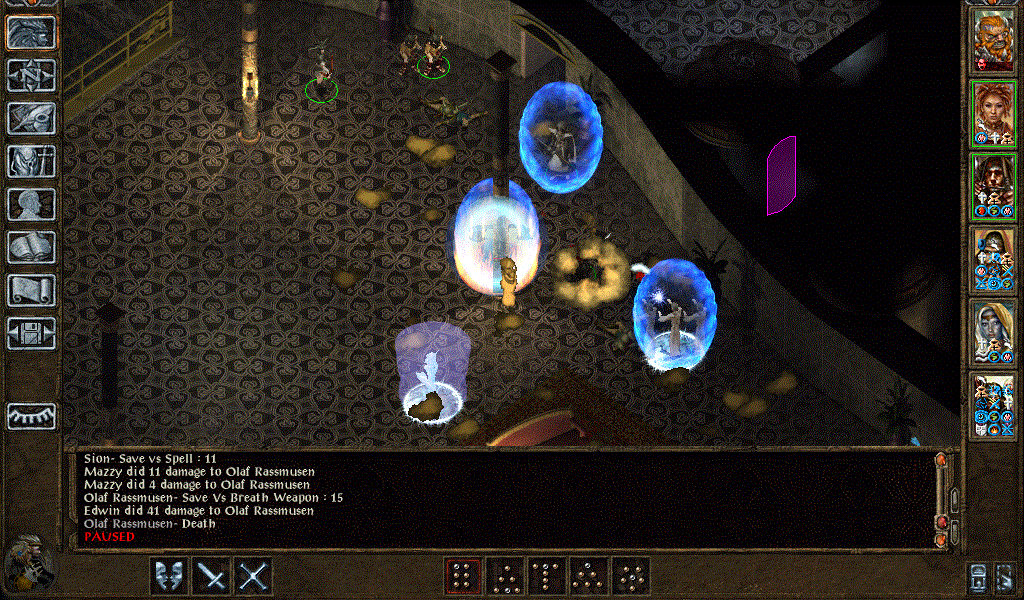Open the mage spellbook
The image size is (1024, 600).
[x=32, y=247]
